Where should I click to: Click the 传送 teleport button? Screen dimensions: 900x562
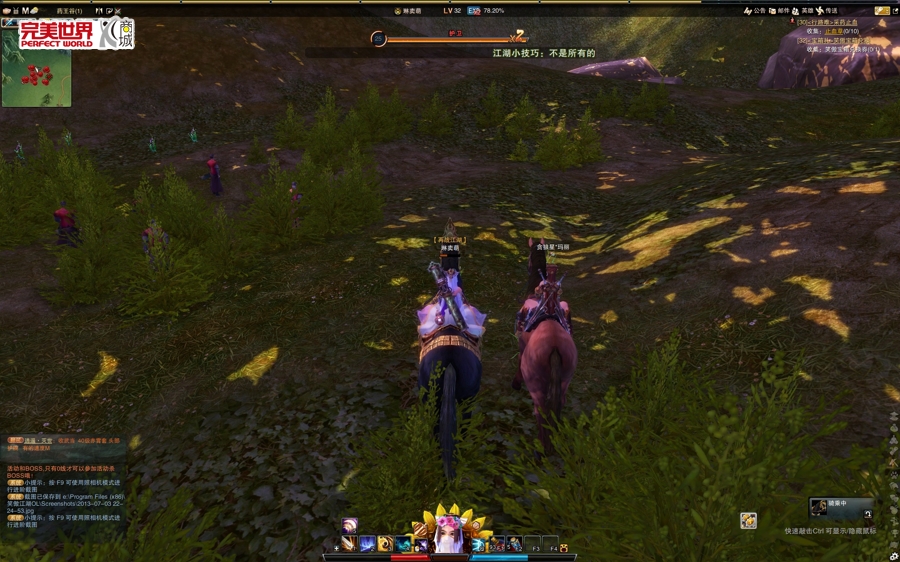[x=826, y=11]
